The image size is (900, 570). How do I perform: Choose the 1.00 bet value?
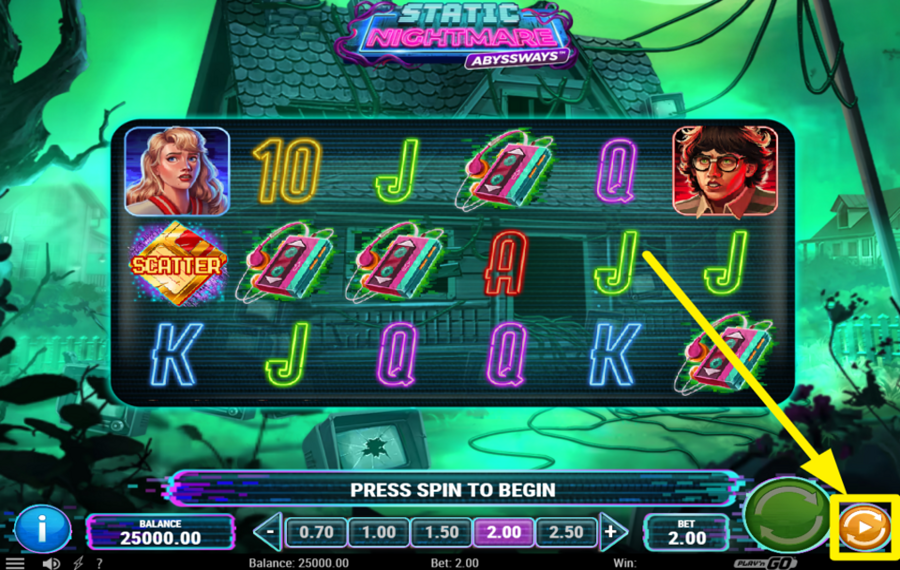(x=378, y=532)
